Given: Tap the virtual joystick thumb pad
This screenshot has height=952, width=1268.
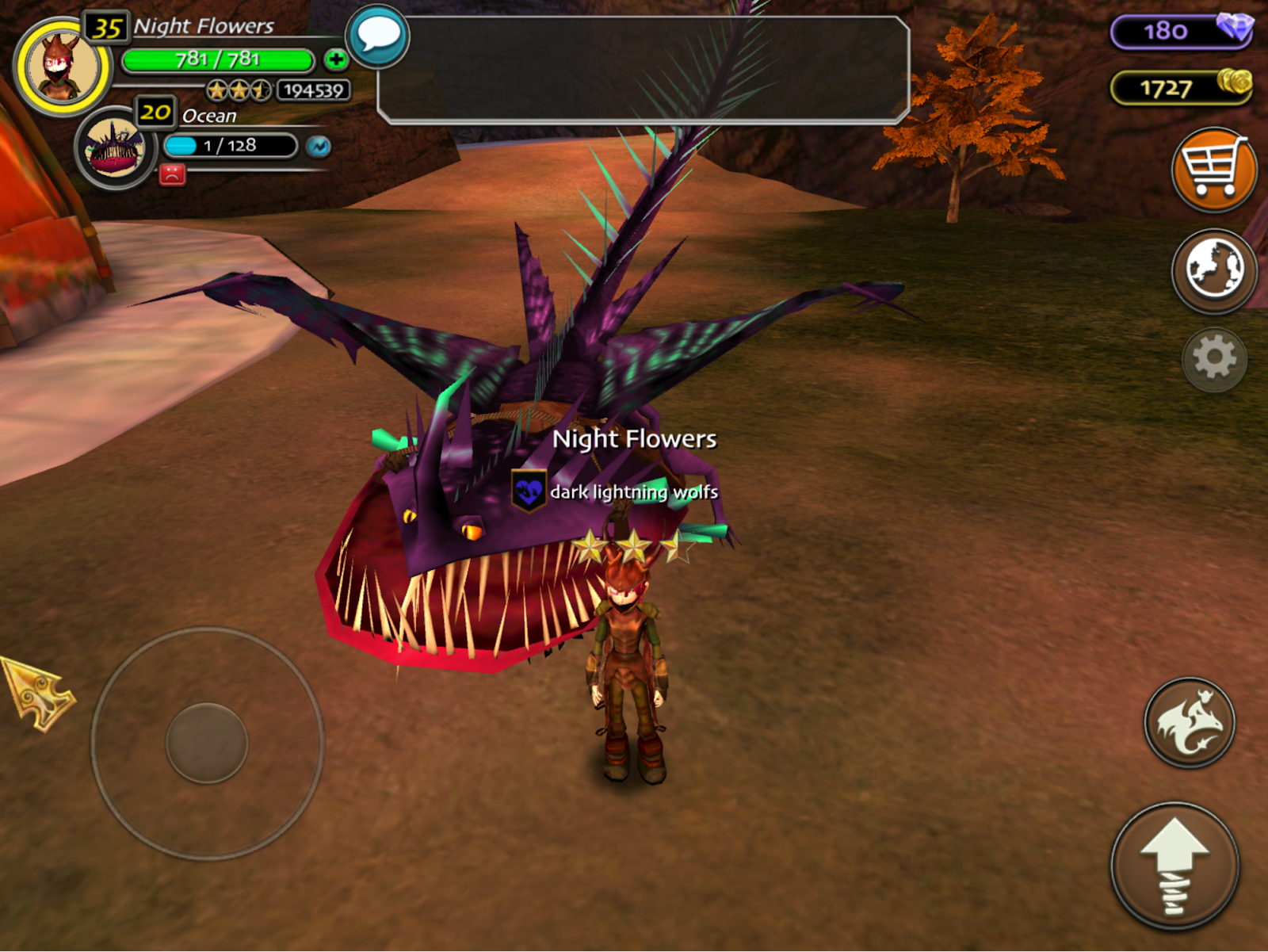Looking at the screenshot, I should pos(207,744).
